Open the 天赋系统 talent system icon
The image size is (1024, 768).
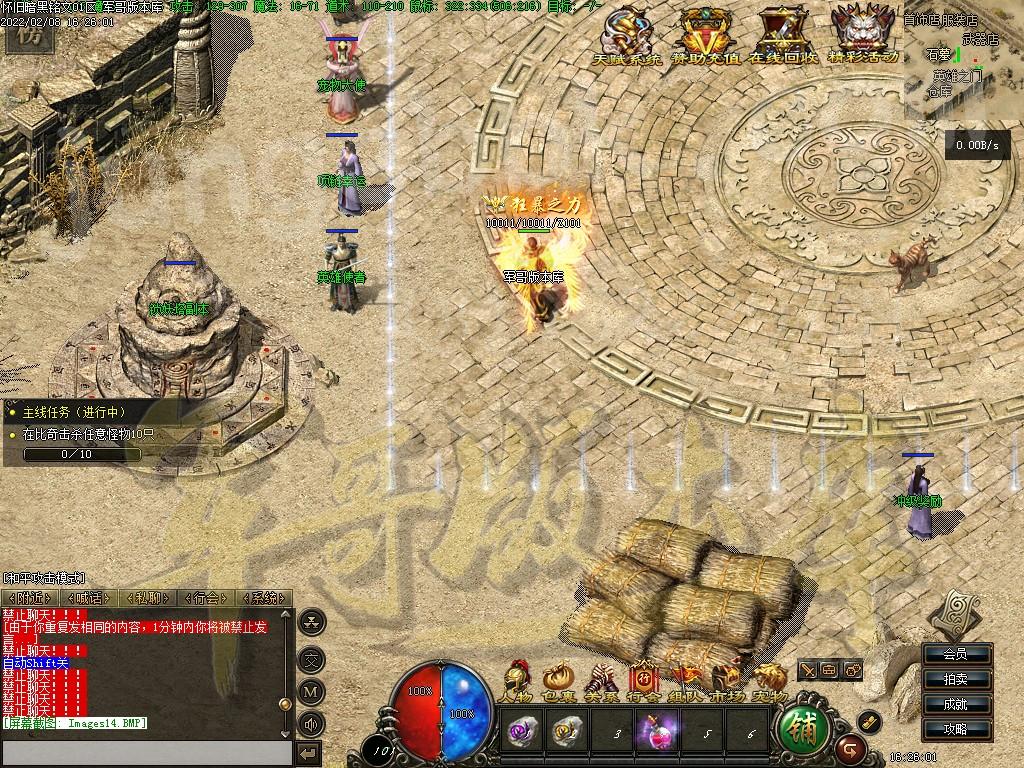(x=627, y=33)
